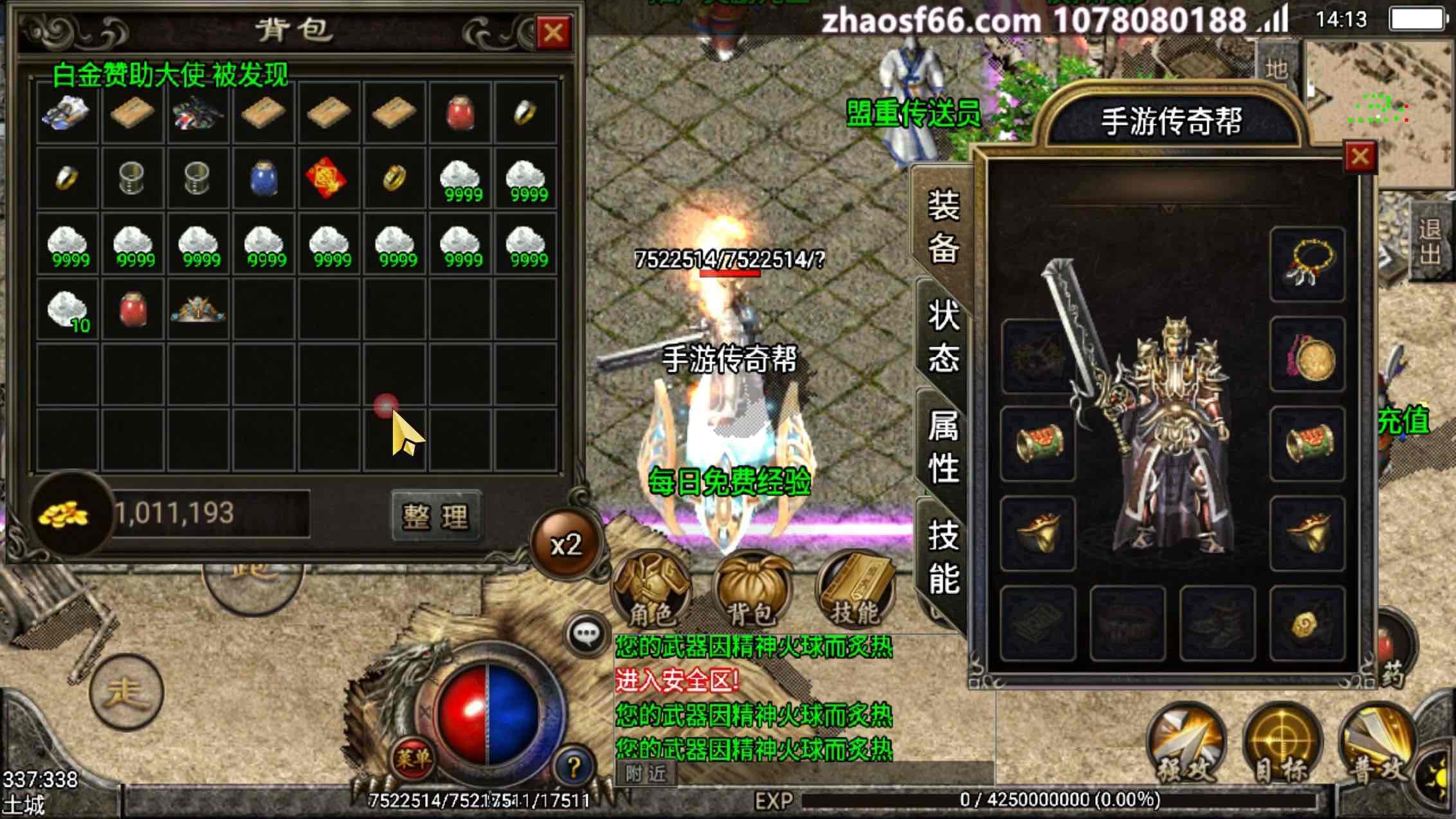Image resolution: width=1456 pixels, height=819 pixels.
Task: Open the chat bubble icon
Action: coord(587,634)
